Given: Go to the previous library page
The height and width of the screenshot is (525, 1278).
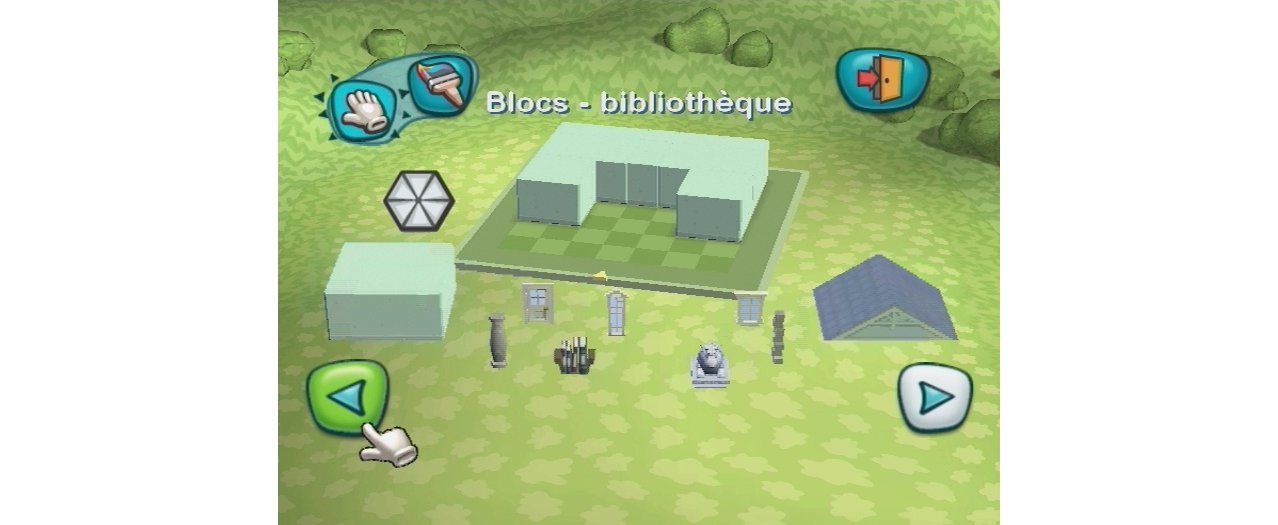Looking at the screenshot, I should coord(347,397).
